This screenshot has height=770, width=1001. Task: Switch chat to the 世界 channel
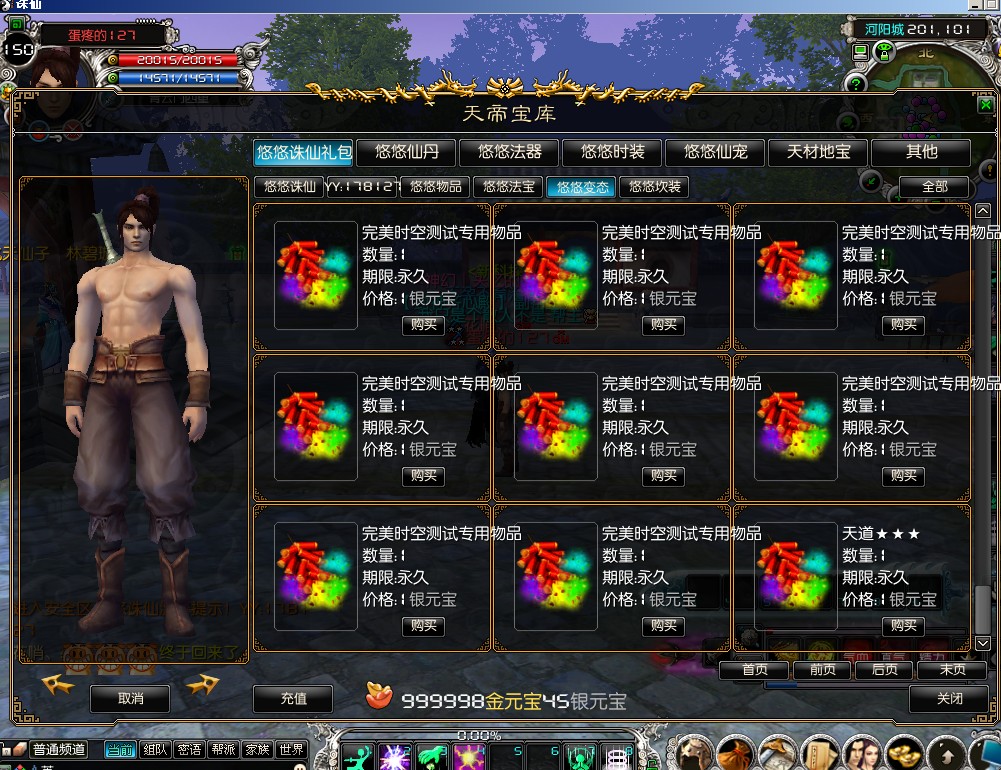pos(291,750)
